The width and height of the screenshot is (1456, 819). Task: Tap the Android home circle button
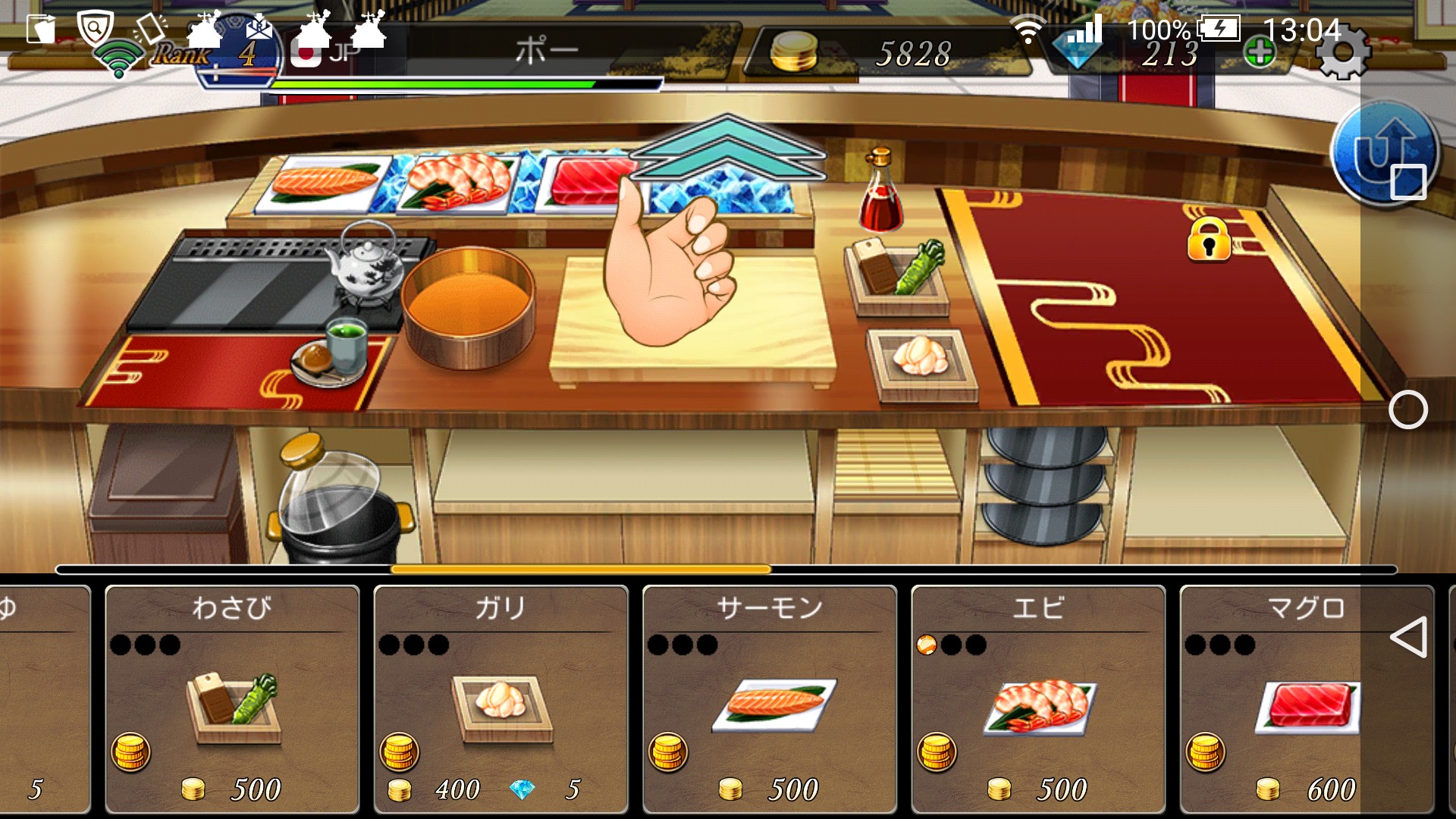tap(1408, 410)
